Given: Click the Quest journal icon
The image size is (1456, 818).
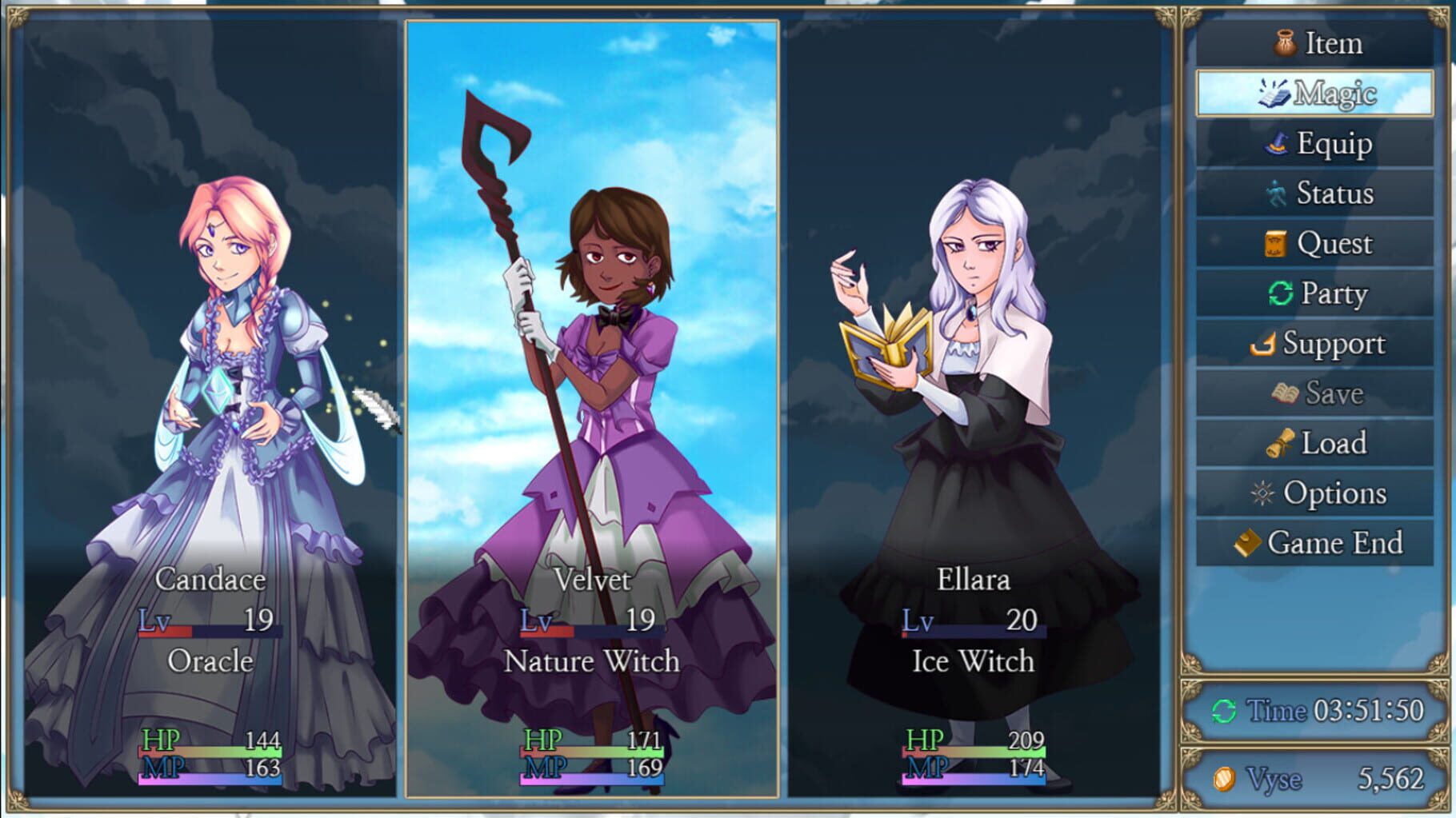Looking at the screenshot, I should coord(1278,243).
